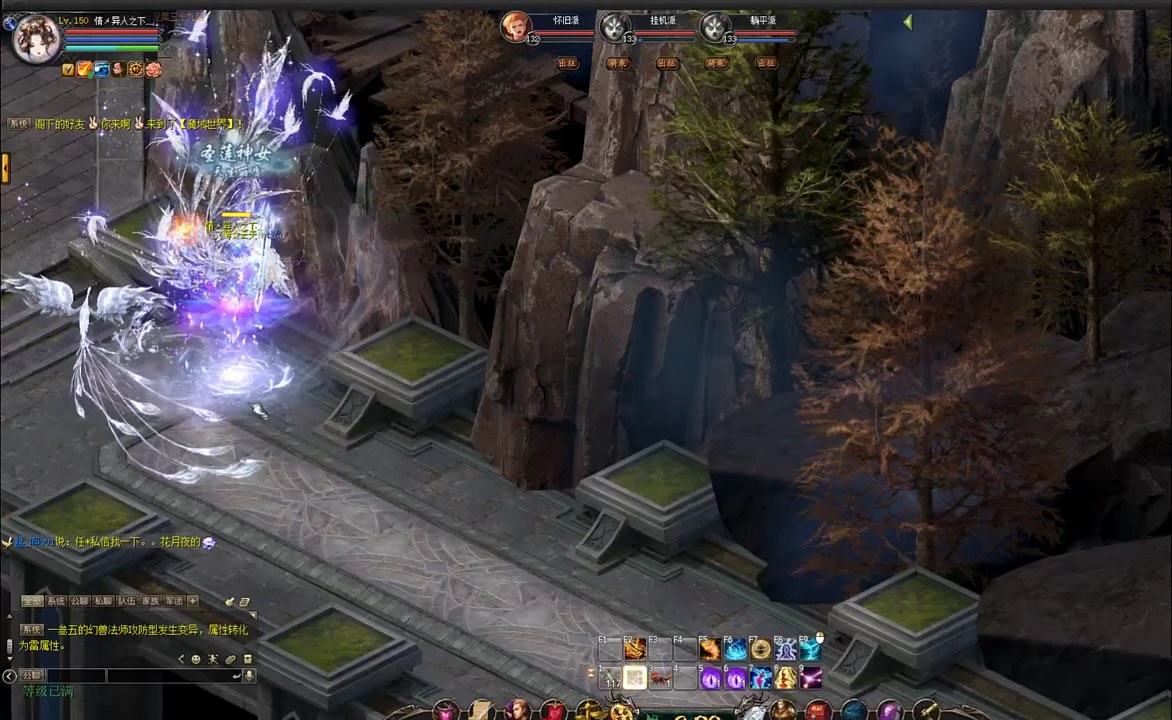Activate the F5 fire skill
Viewport: 1172px width, 720px height.
tap(711, 650)
